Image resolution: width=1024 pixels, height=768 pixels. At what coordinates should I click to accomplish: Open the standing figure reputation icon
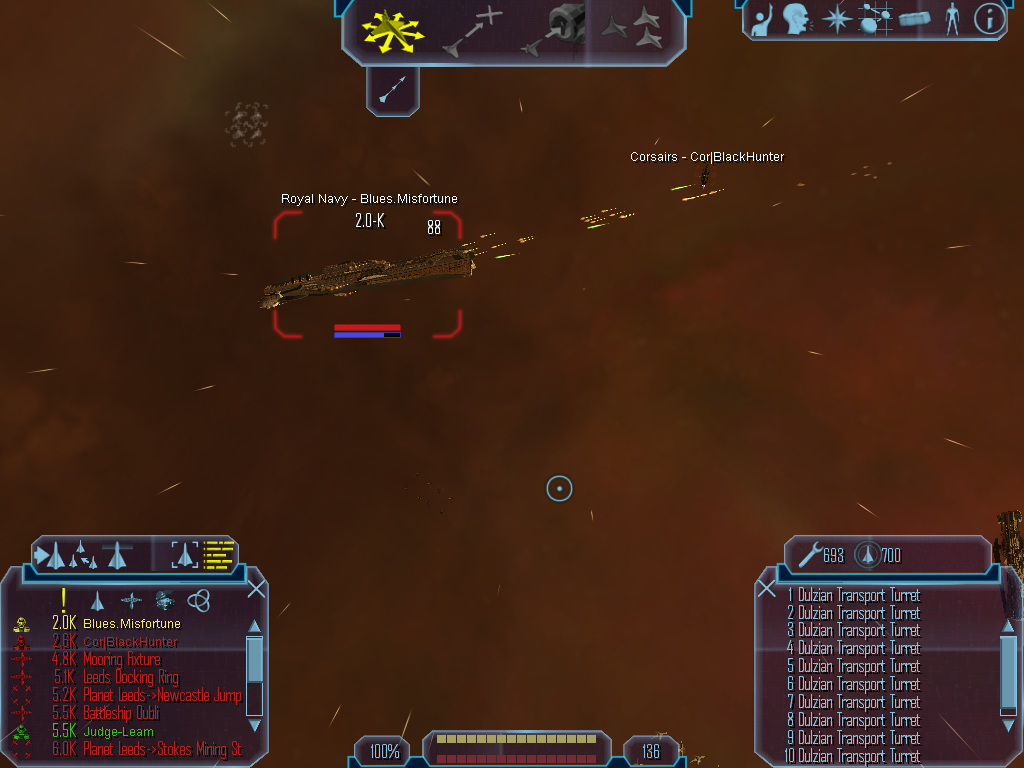[952, 19]
